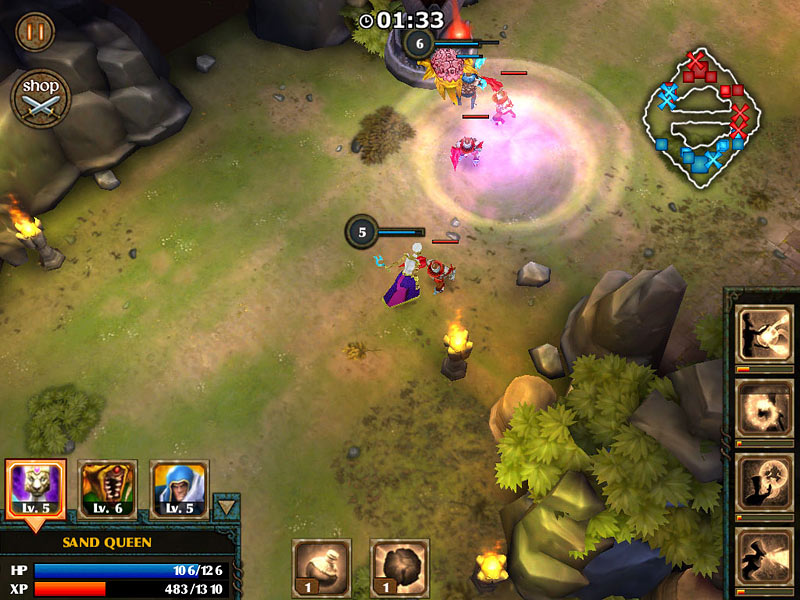
Task: Collapse the hero panel with the down arrow
Action: (227, 507)
